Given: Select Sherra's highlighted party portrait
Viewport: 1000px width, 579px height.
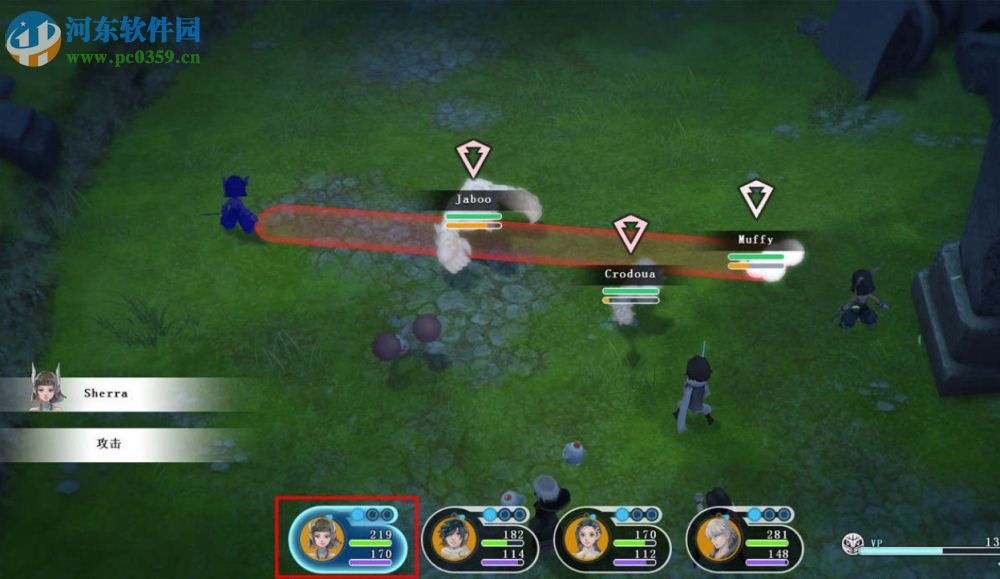Looking at the screenshot, I should (322, 540).
